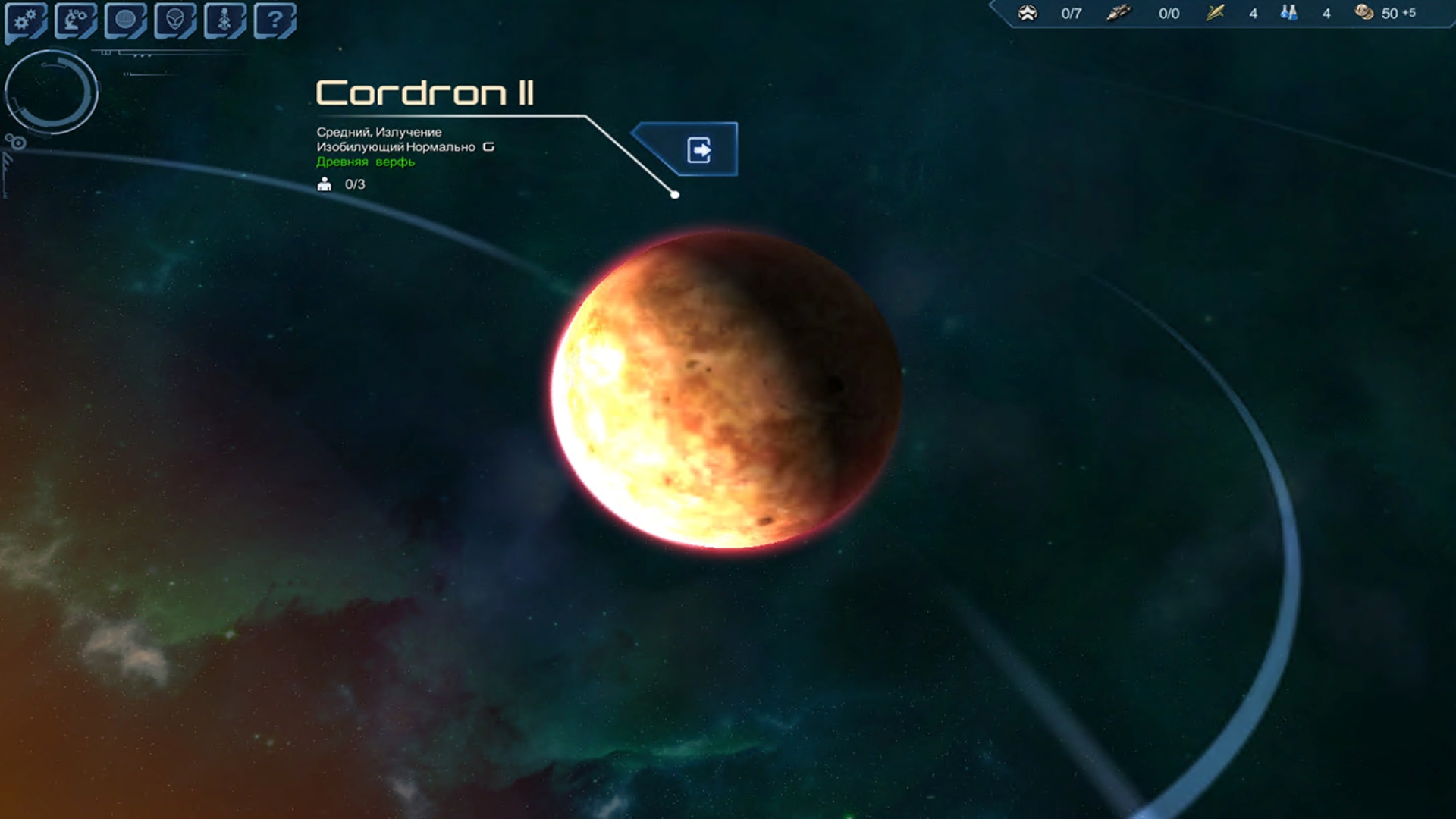The width and height of the screenshot is (1456, 819).
Task: Open the alien diplomacy screen
Action: point(175,20)
